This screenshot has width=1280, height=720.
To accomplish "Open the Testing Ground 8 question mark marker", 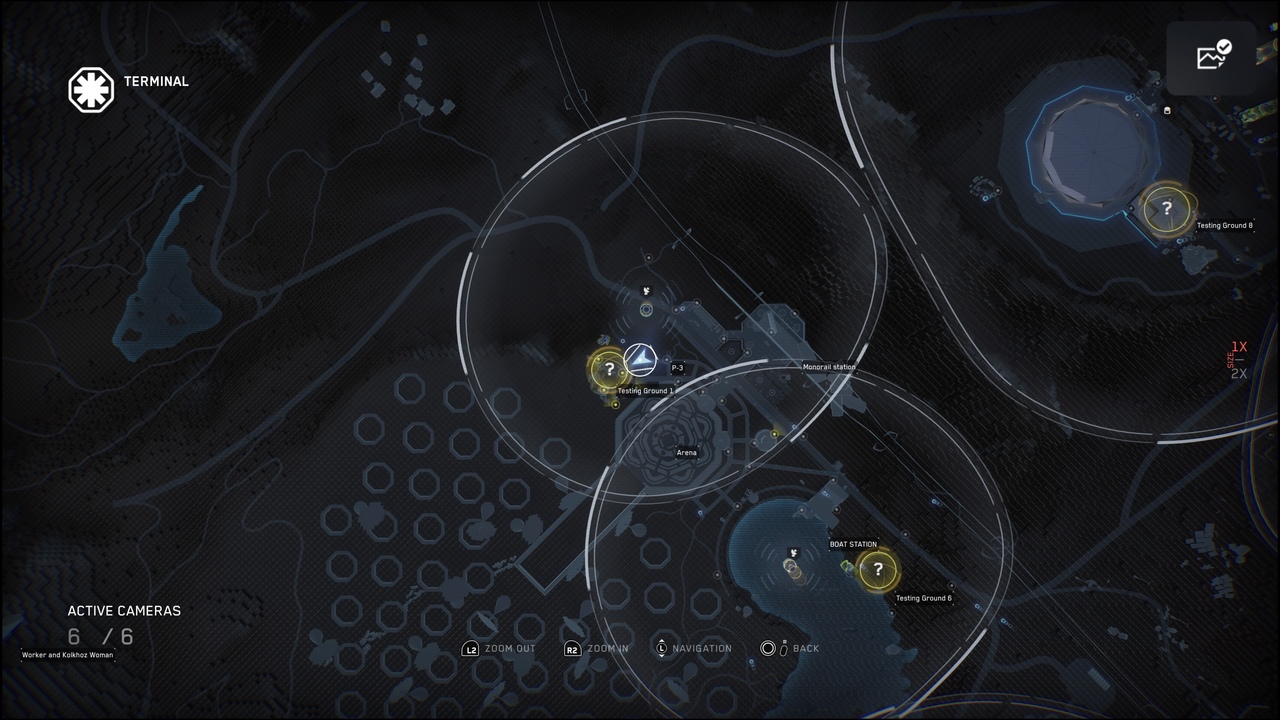I will pos(1167,207).
